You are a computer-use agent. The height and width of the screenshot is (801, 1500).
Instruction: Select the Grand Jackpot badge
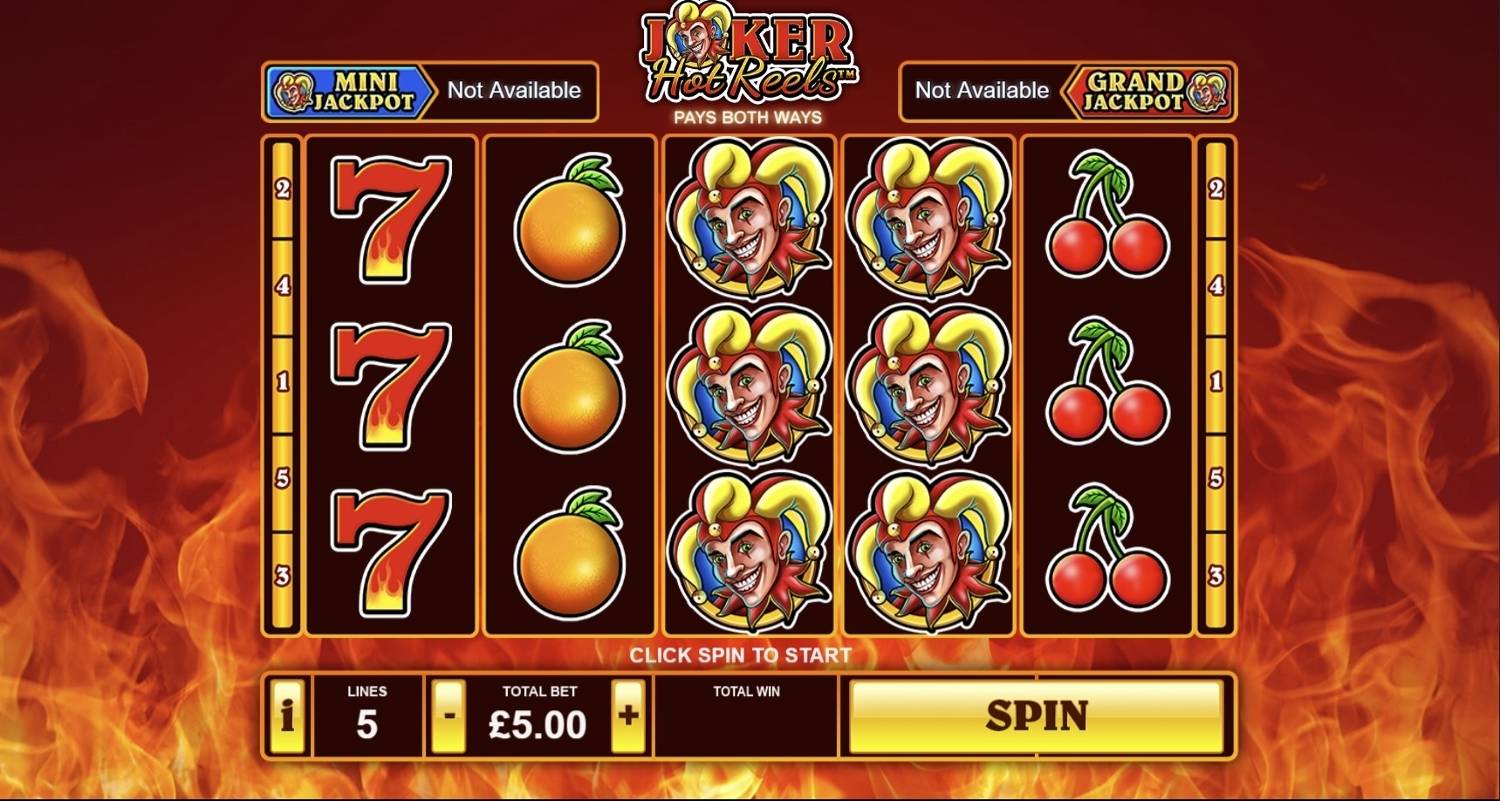[1148, 92]
